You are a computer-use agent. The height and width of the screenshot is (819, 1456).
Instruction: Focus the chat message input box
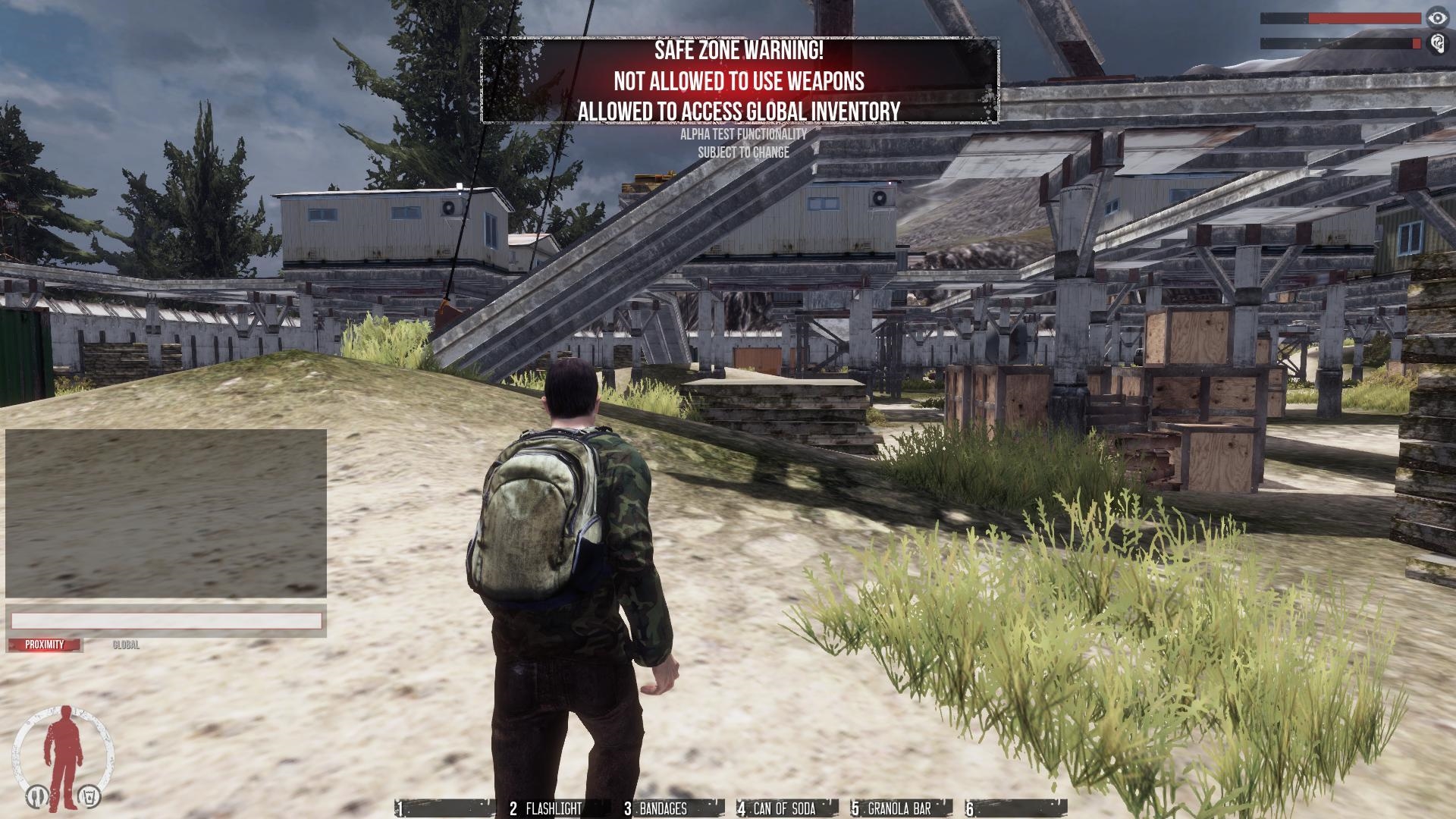tap(166, 621)
